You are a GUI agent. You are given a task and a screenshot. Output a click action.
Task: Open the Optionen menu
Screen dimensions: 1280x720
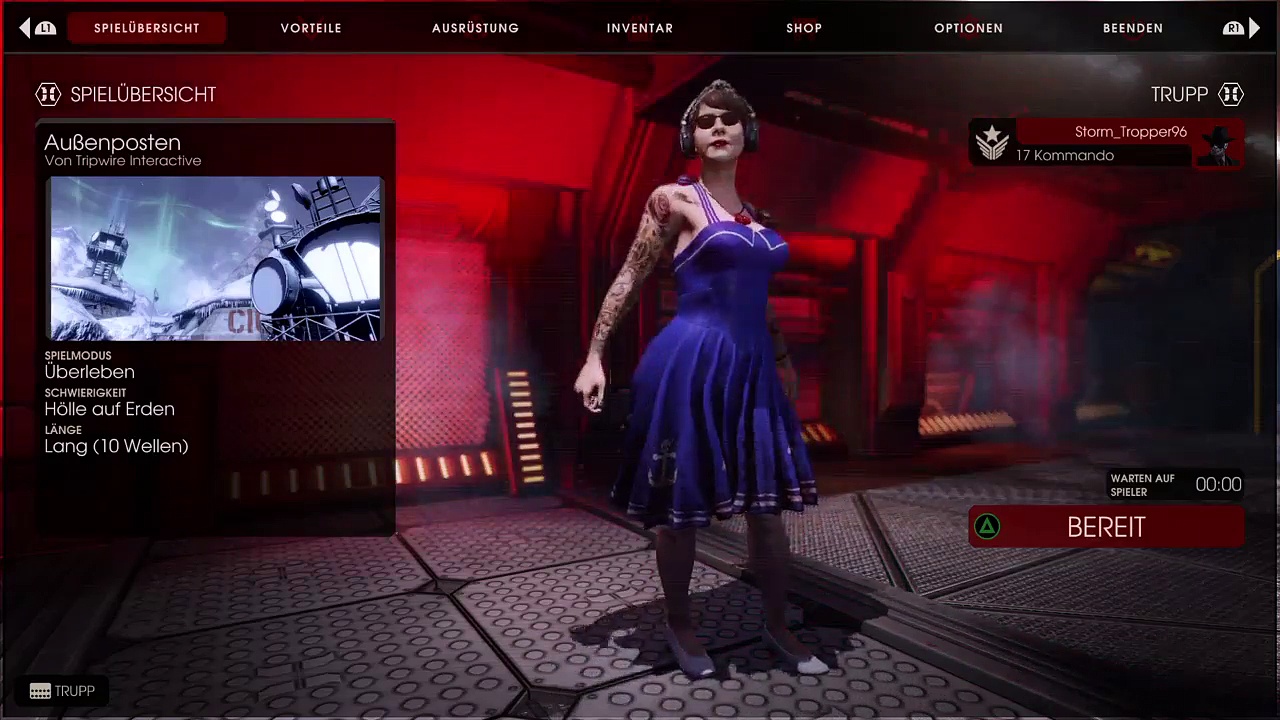(968, 28)
